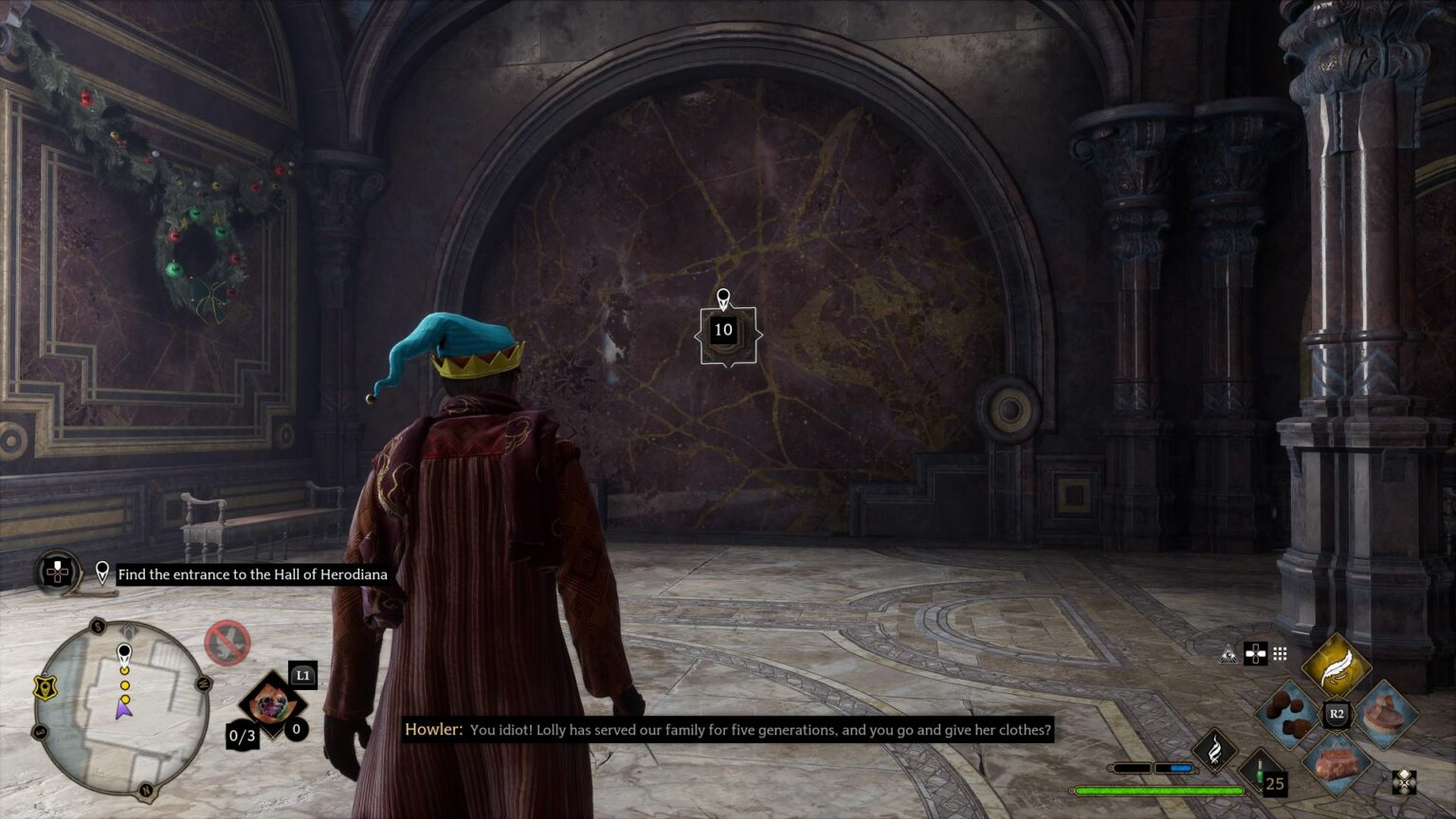Click the diamond button cluster glyph bottom-right

pos(1404,782)
